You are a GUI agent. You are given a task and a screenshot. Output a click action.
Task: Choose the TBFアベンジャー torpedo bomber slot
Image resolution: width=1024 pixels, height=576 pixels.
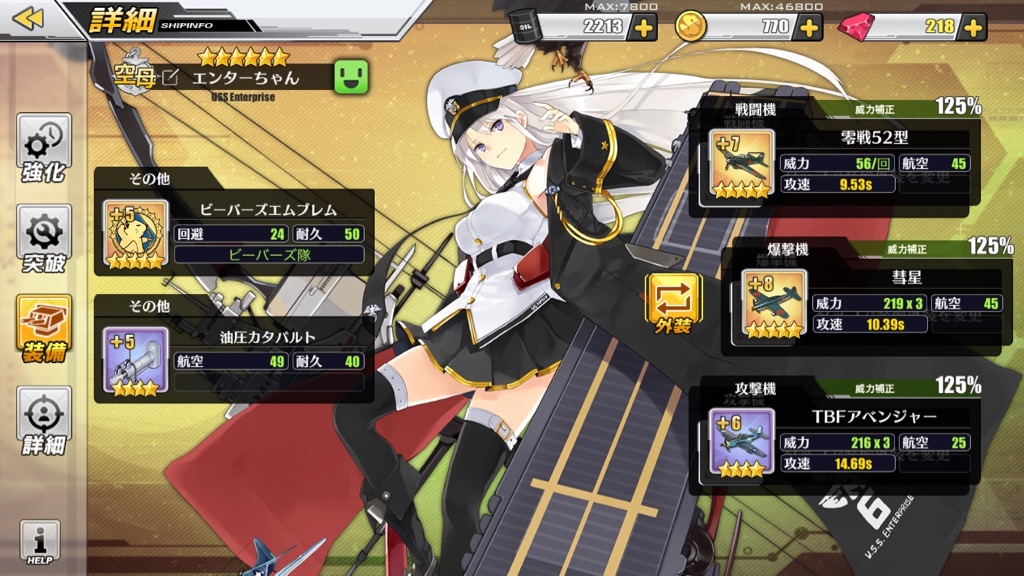(x=828, y=438)
